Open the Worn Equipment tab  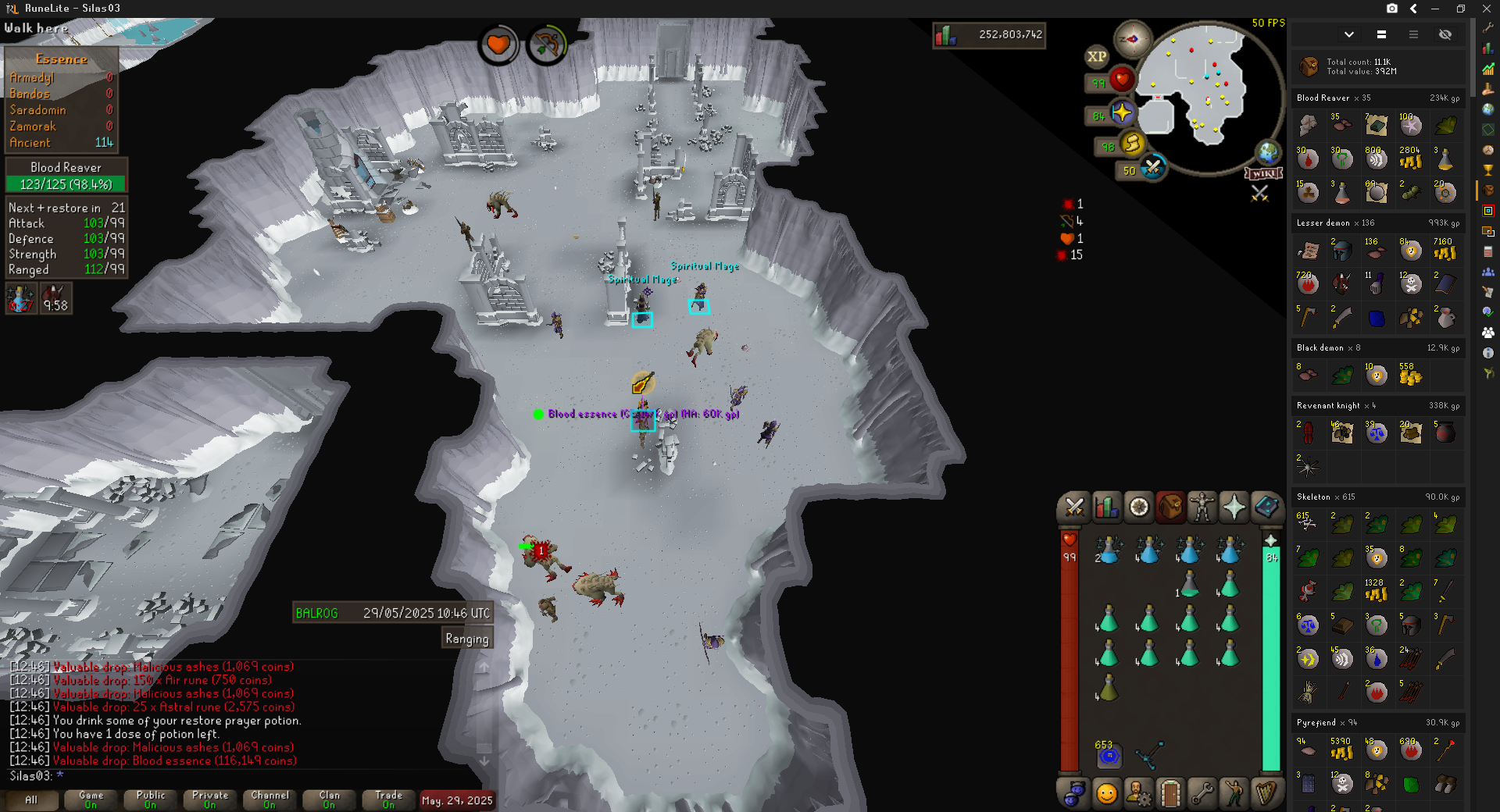click(x=1202, y=507)
